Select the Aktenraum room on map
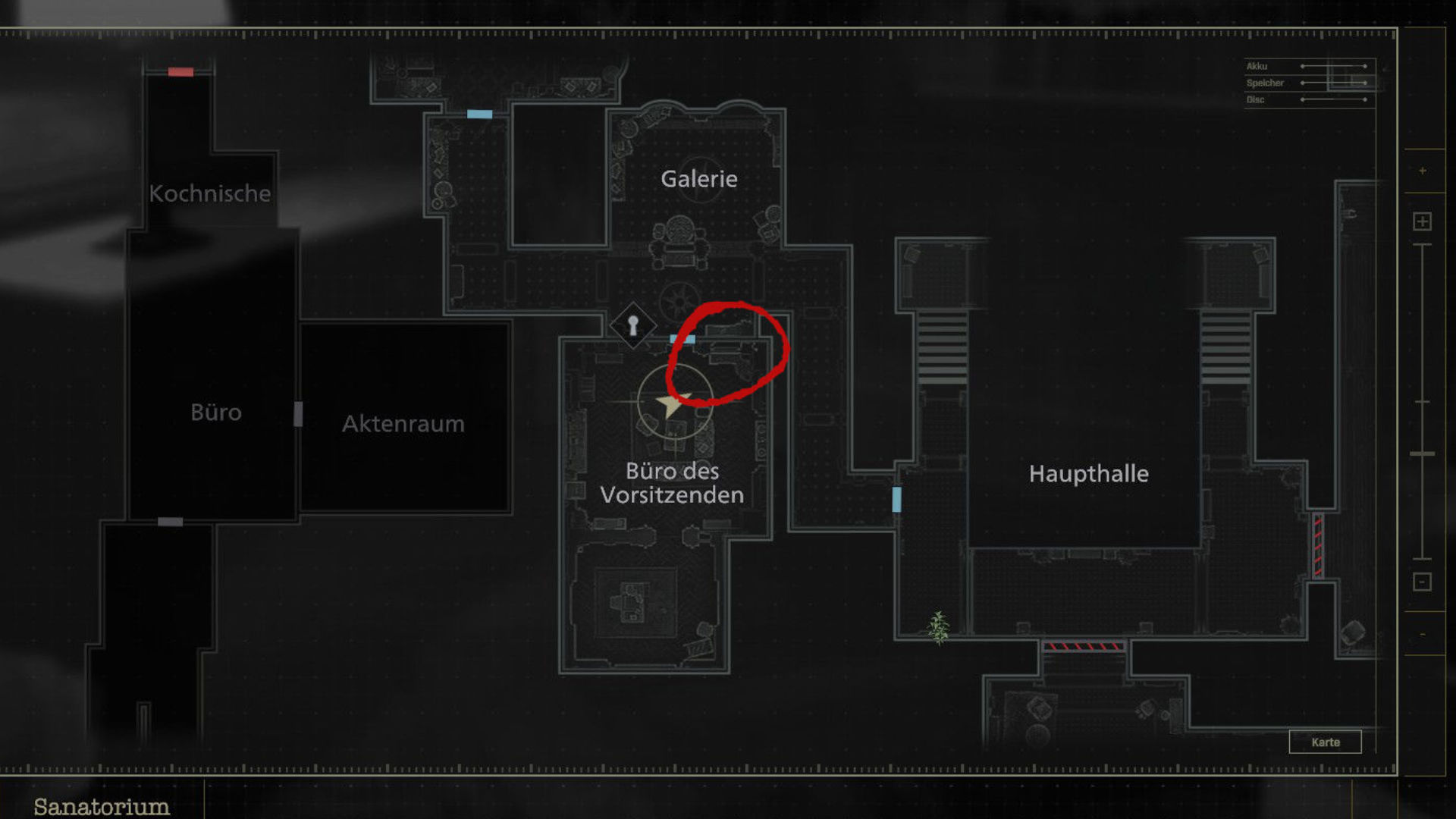1456x819 pixels. 403,423
